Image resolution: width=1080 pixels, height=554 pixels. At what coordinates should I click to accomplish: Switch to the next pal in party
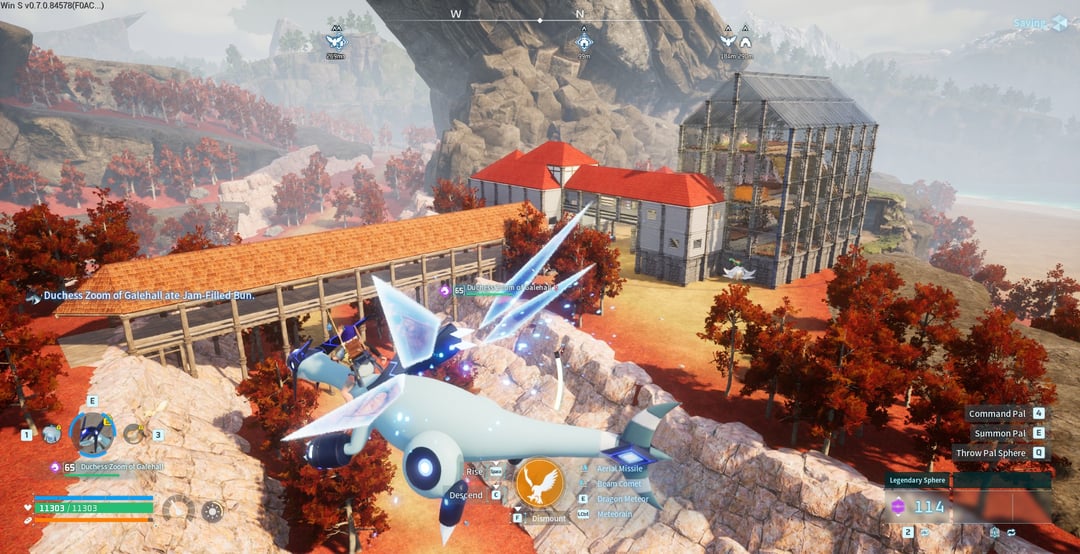pyautogui.click(x=132, y=434)
